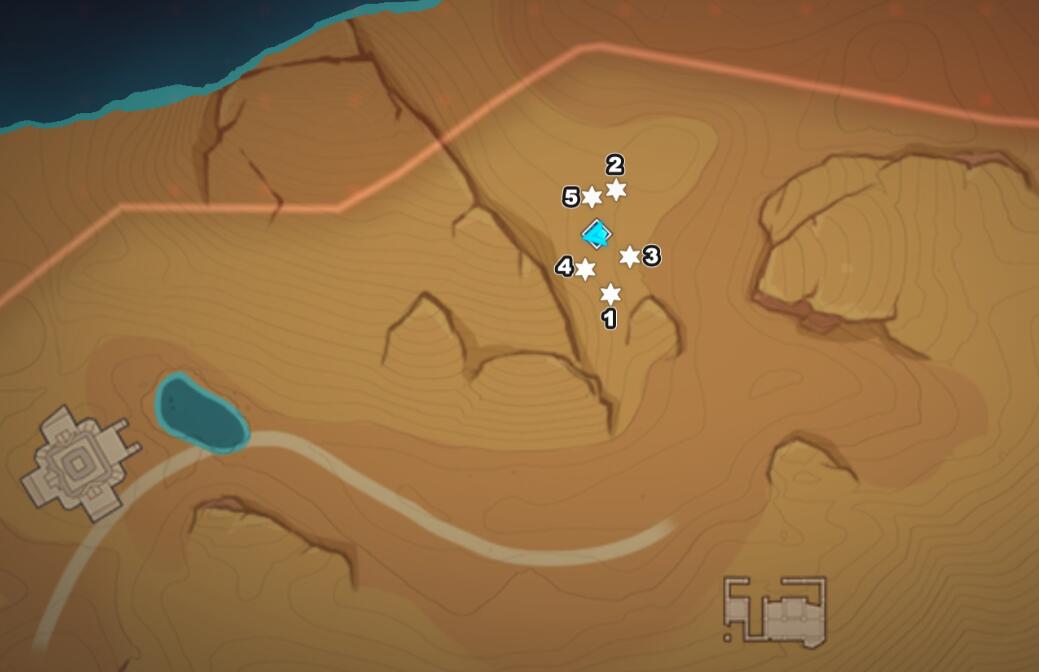The height and width of the screenshot is (672, 1039).
Task: Select the blue diamond map marker
Action: tap(597, 235)
